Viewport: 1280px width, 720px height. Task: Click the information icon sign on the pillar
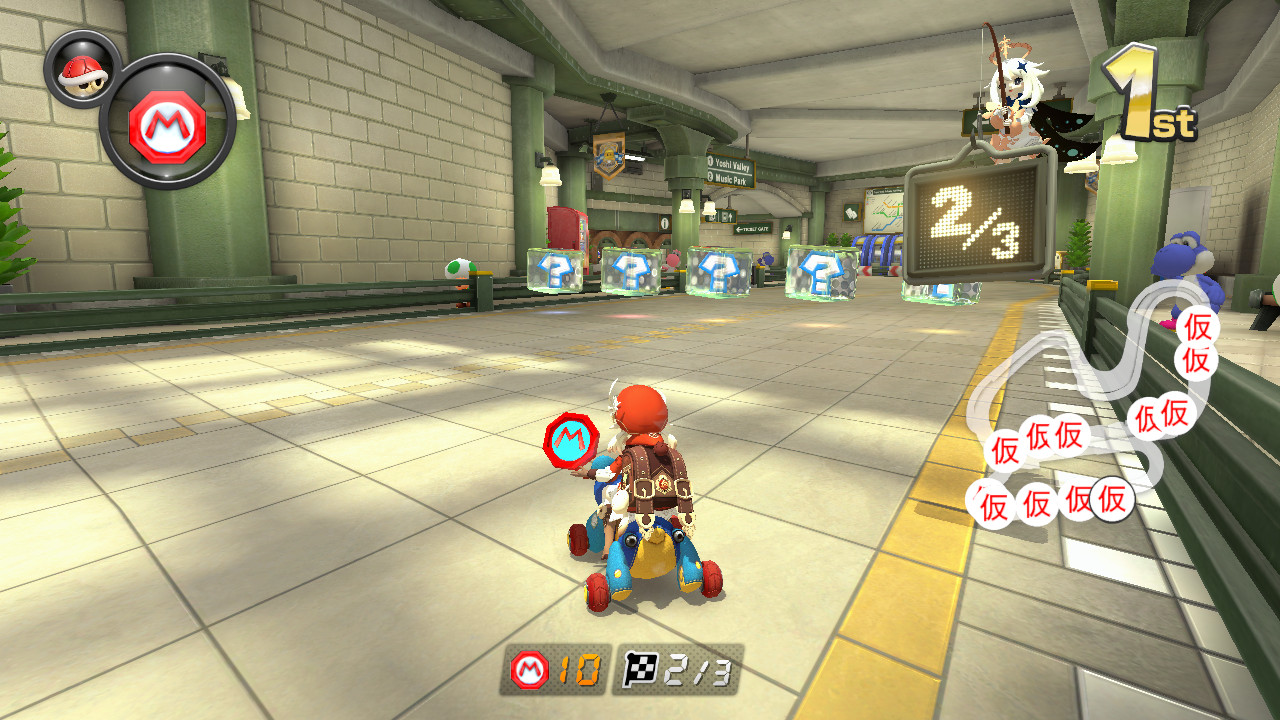[x=664, y=224]
